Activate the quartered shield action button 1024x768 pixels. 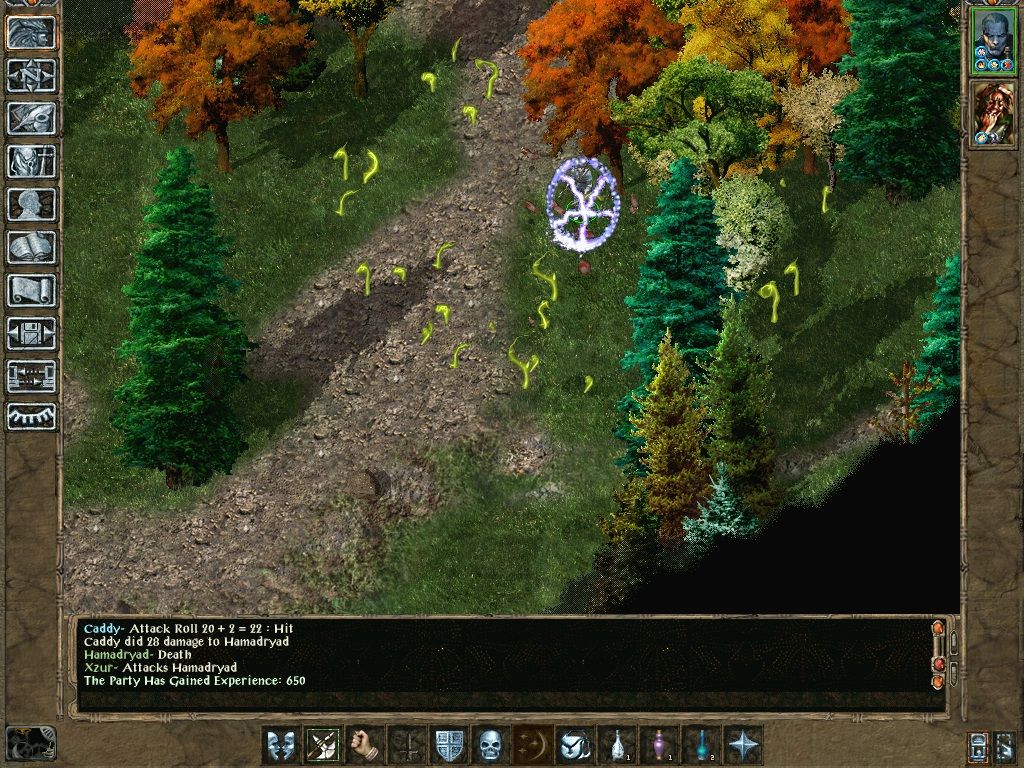click(447, 745)
